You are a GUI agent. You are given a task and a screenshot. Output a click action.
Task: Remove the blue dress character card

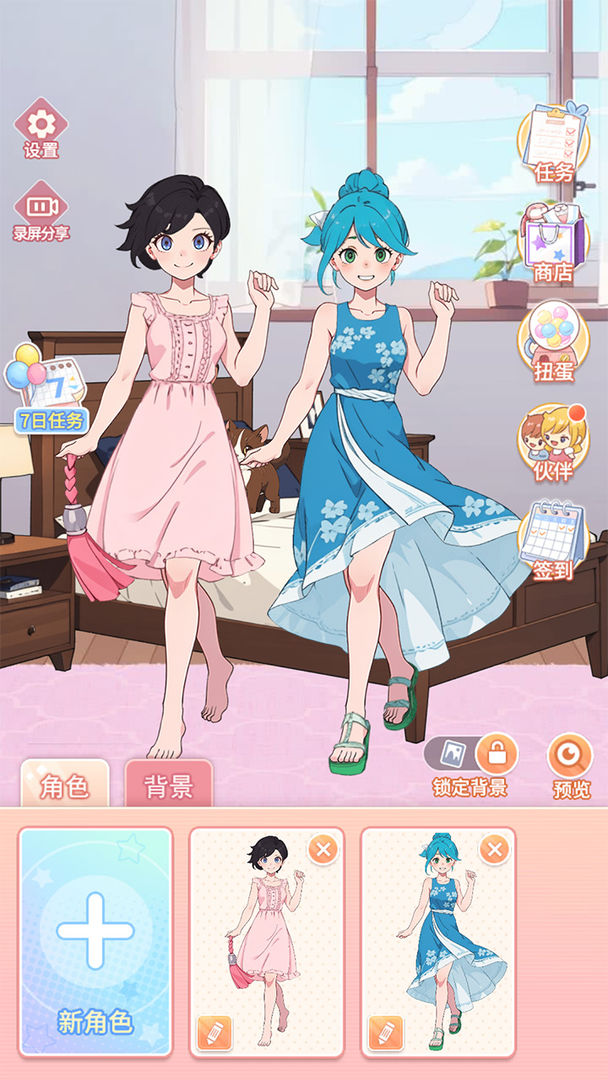(x=494, y=851)
